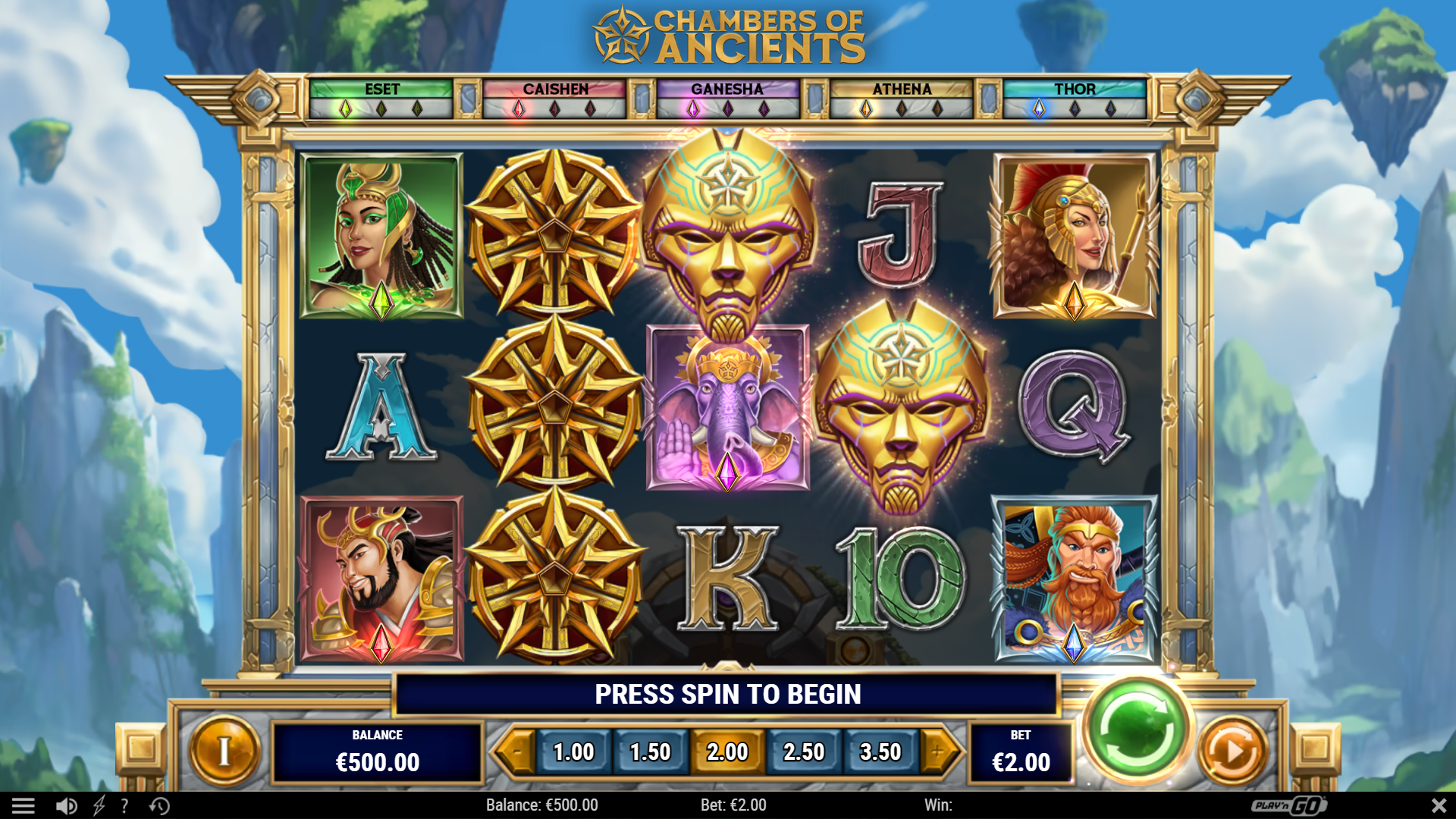Toggle the sound speaker icon
1456x819 pixels.
(66, 805)
